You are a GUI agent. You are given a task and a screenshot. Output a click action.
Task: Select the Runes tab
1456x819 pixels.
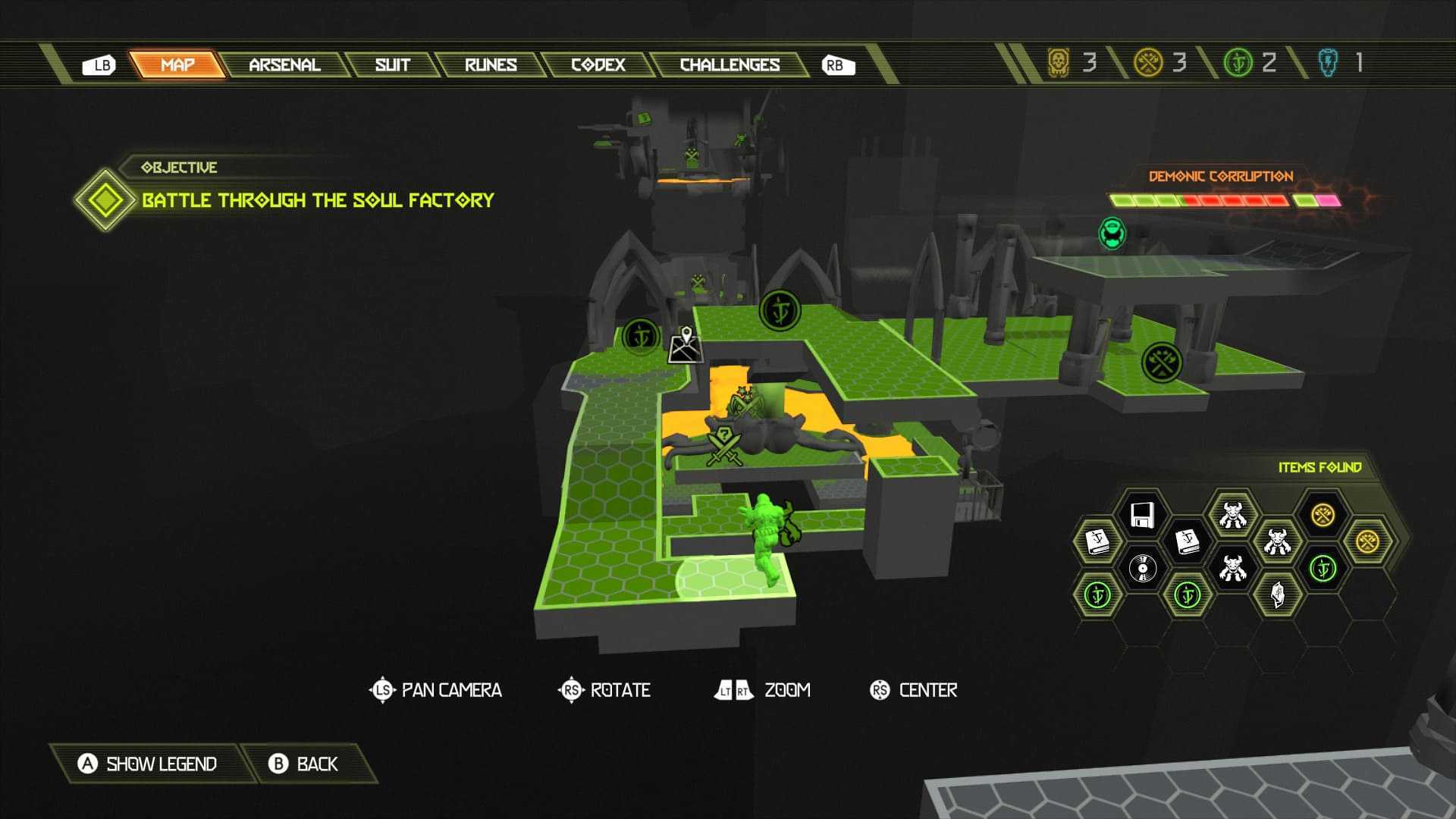click(x=491, y=65)
